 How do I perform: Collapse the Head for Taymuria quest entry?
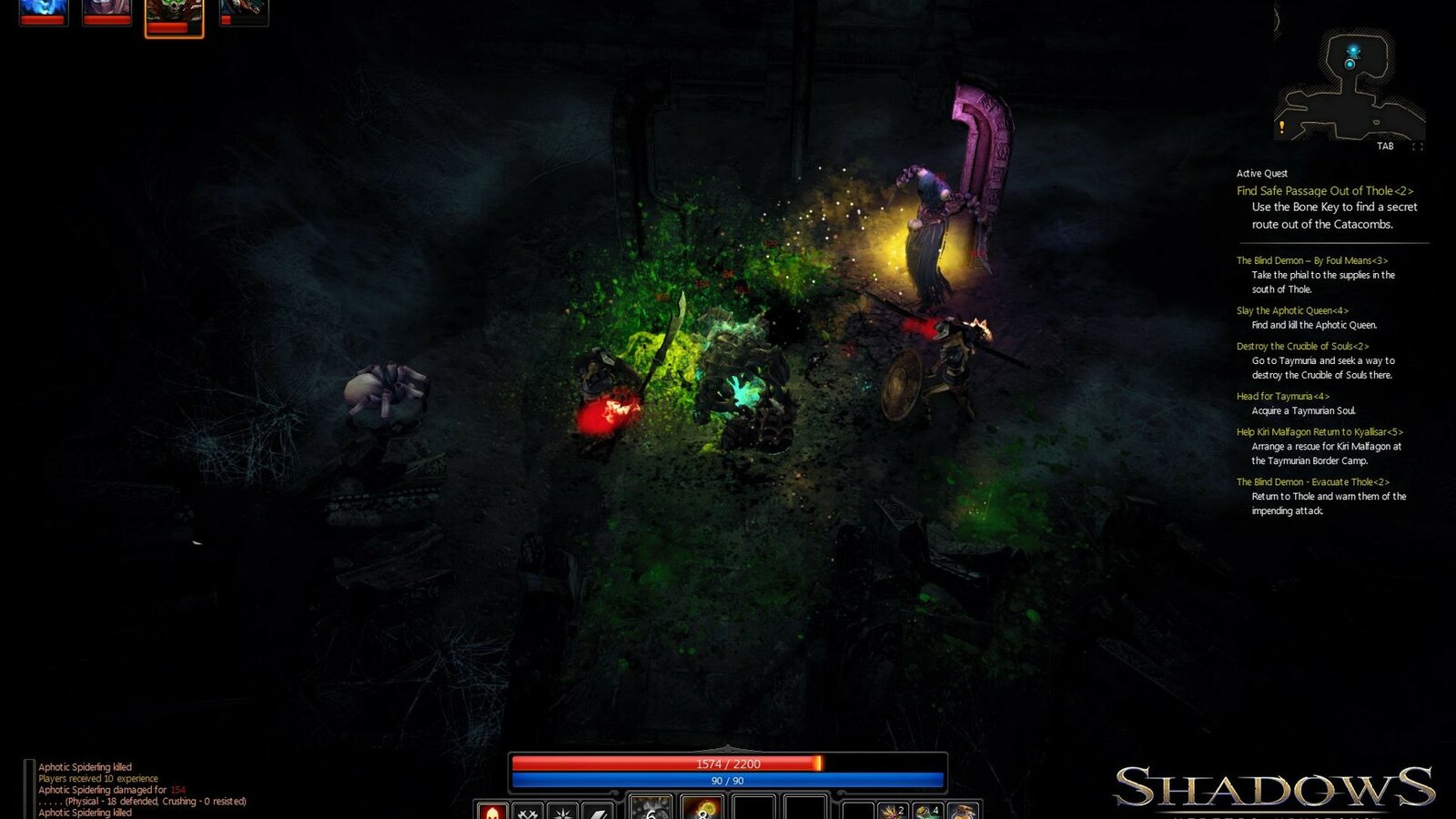click(1282, 397)
